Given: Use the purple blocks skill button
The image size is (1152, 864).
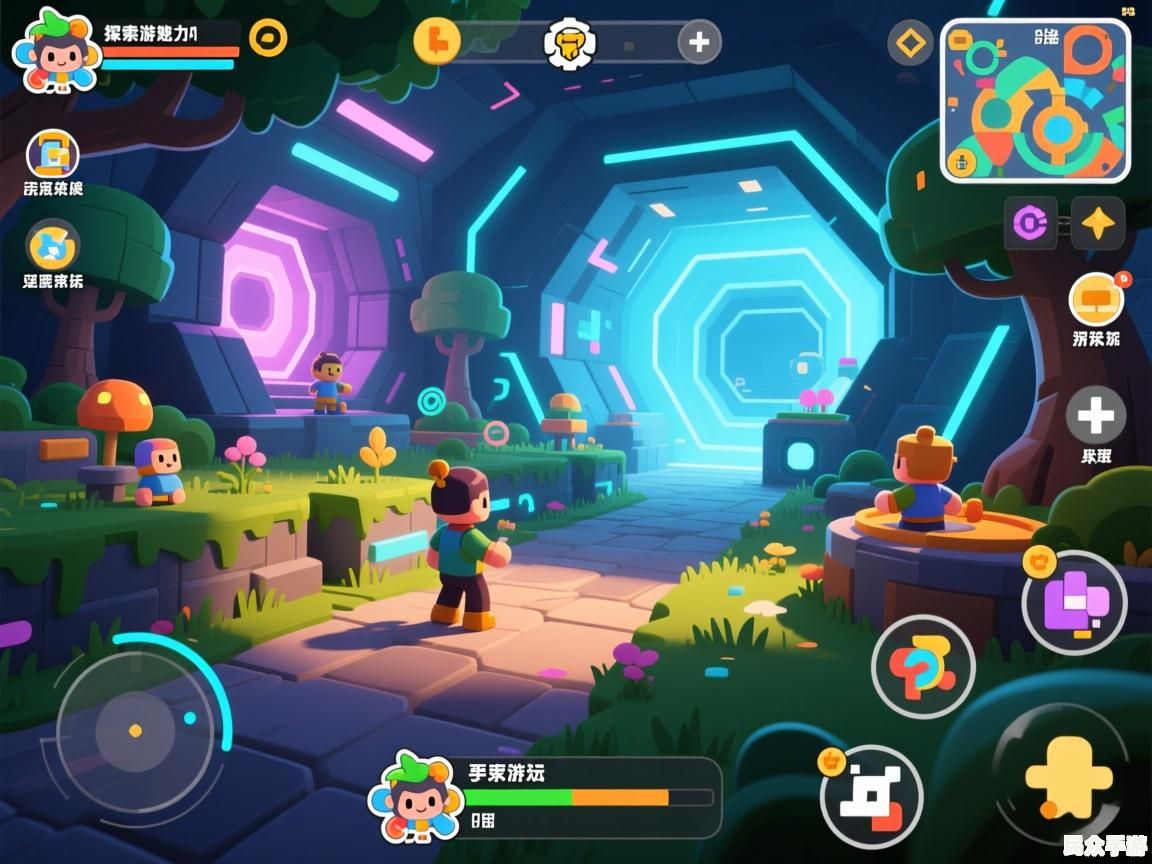Looking at the screenshot, I should 1074,602.
